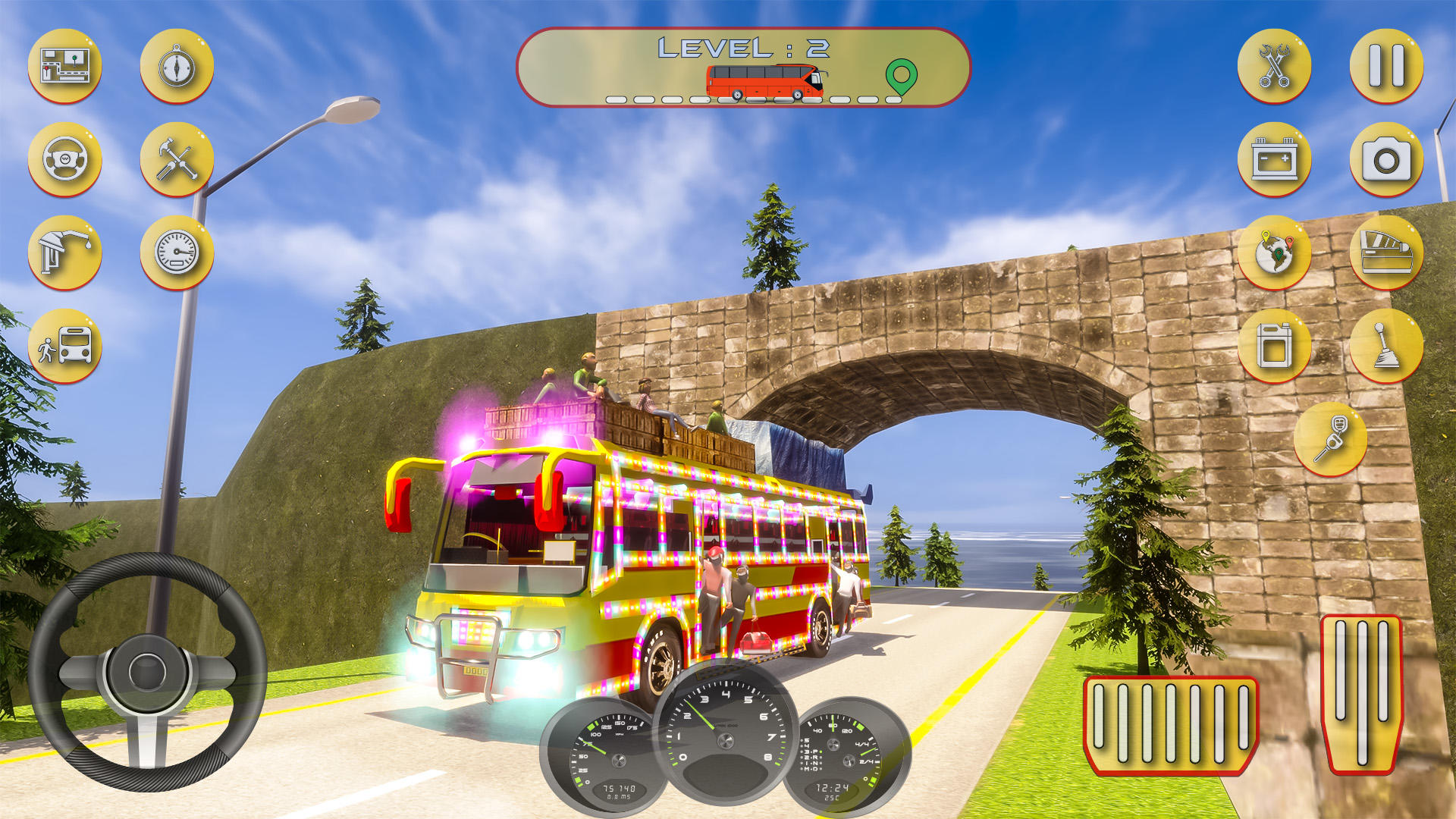Toggle the bus door open

pyautogui.click(x=1386, y=256)
